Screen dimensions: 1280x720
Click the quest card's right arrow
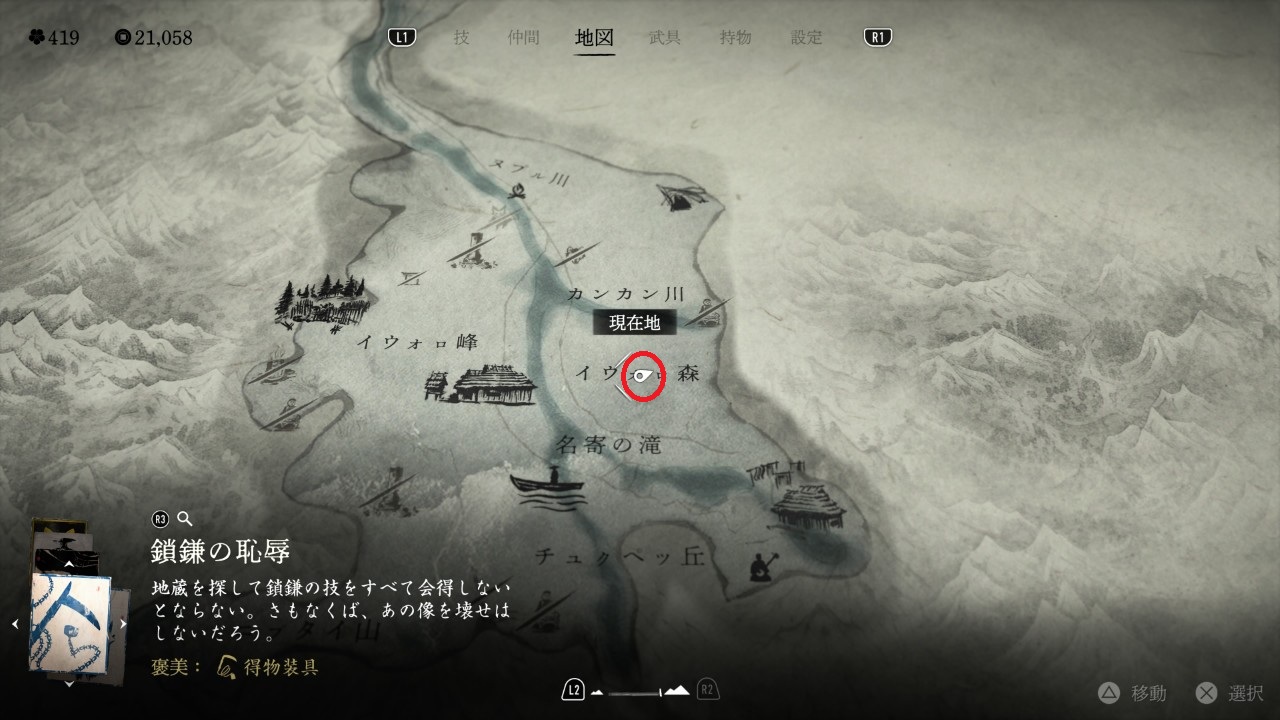coord(123,623)
